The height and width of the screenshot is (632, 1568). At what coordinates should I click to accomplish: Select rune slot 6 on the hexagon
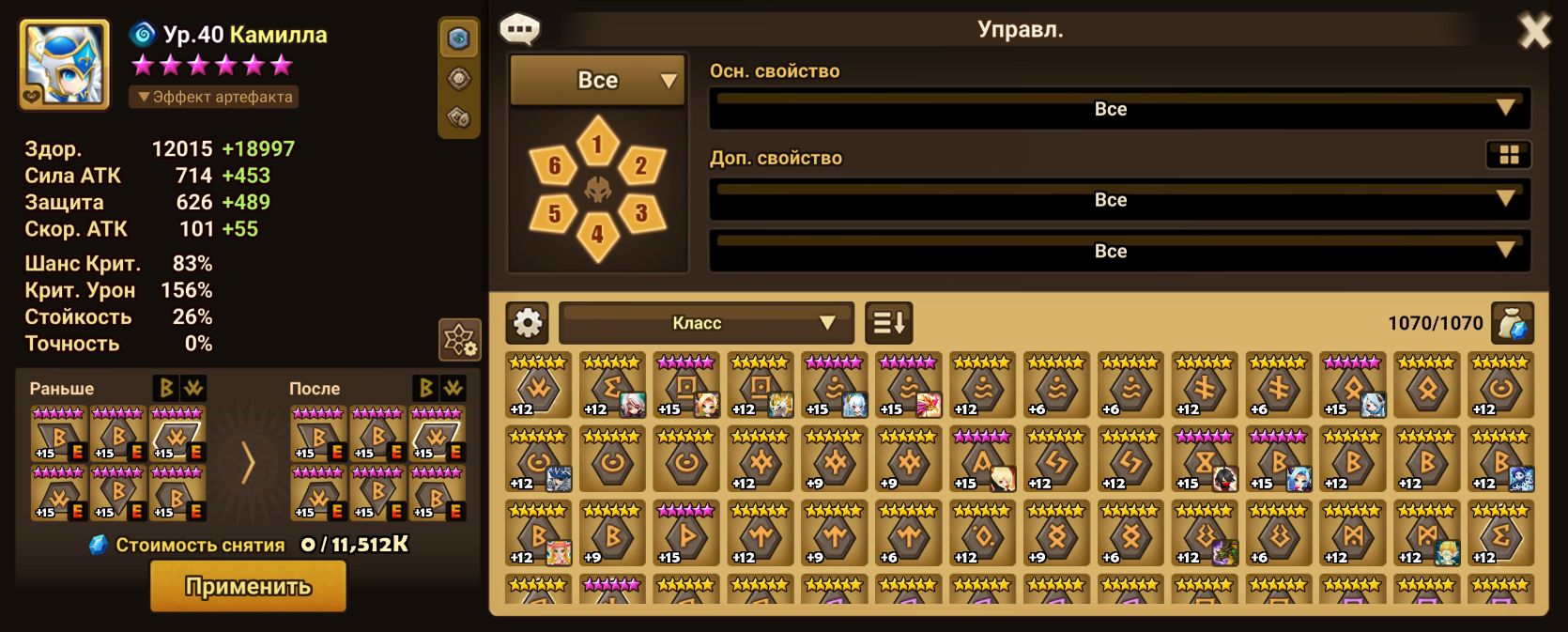[x=554, y=166]
